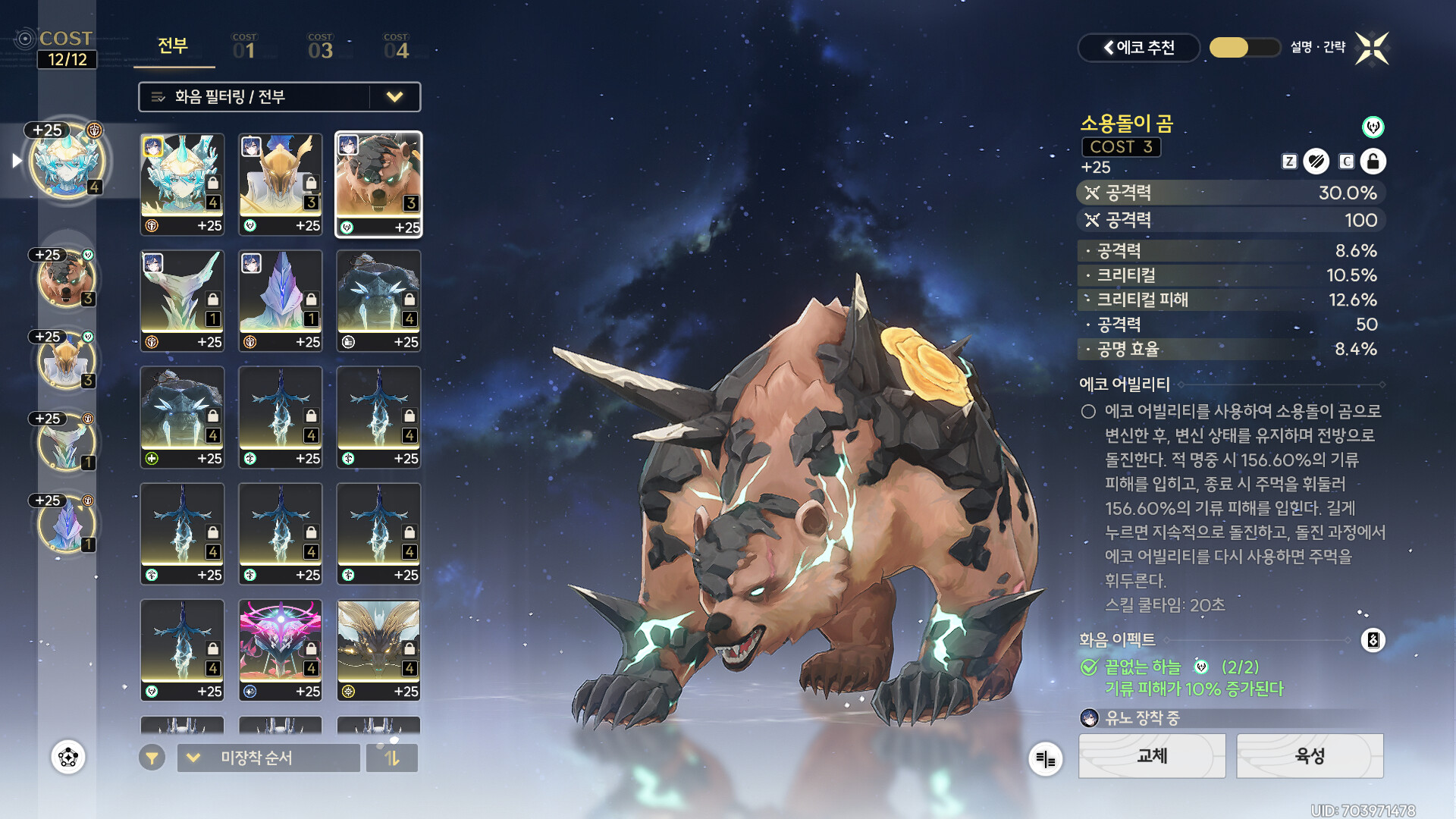This screenshot has height=819, width=1456.
Task: Reverse the sort order arrows
Action: click(391, 758)
